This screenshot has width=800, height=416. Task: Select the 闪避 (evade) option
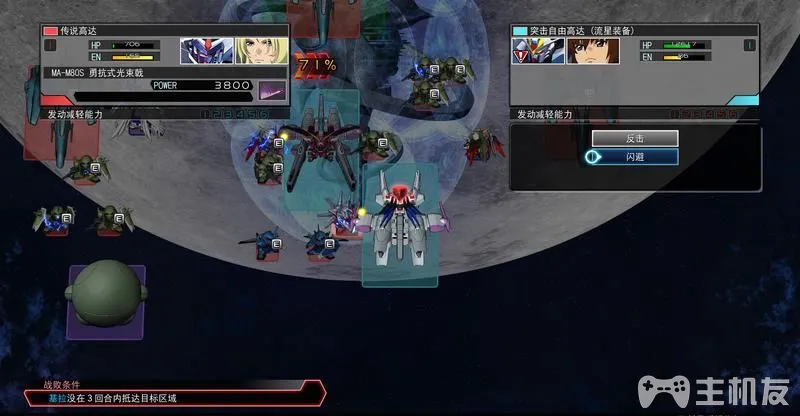pos(634,157)
